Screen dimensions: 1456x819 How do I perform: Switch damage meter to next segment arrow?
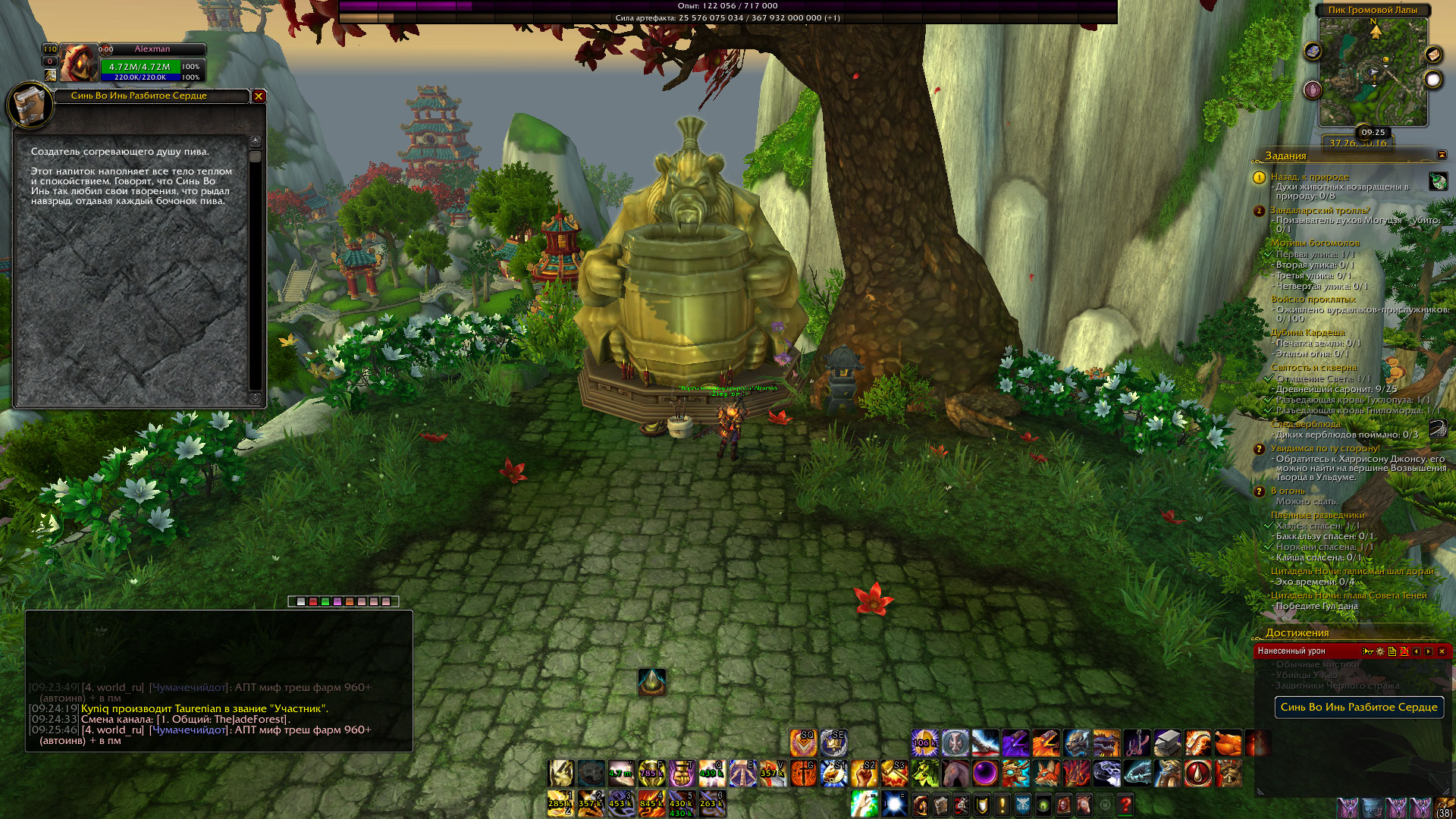pyautogui.click(x=1429, y=651)
